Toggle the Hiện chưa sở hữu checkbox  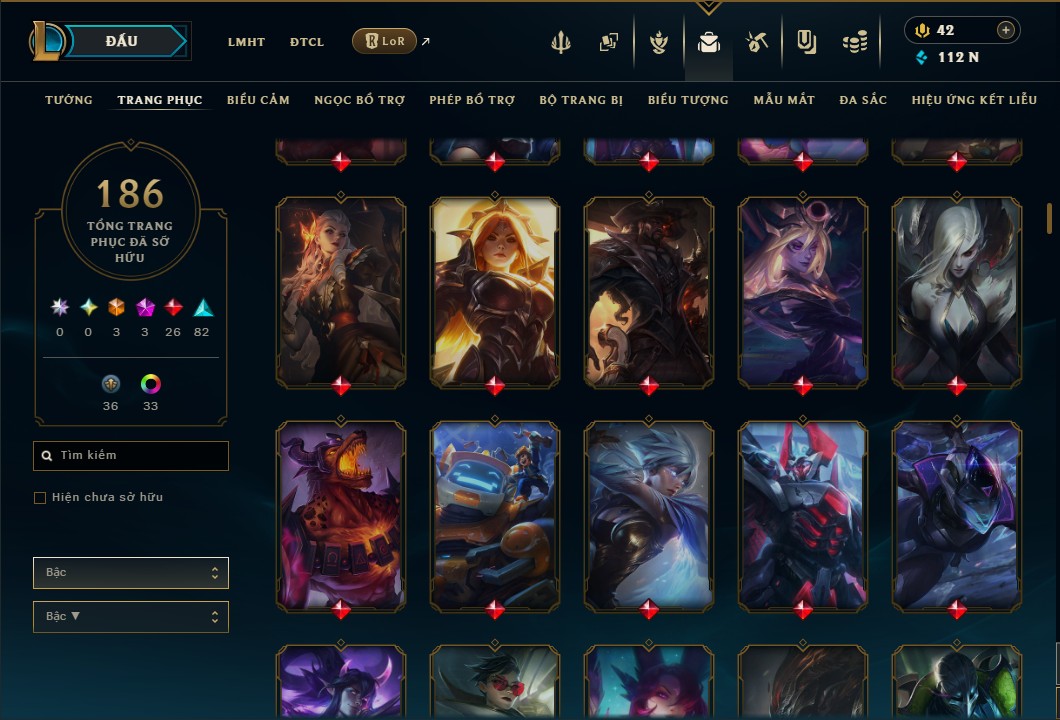(40, 498)
